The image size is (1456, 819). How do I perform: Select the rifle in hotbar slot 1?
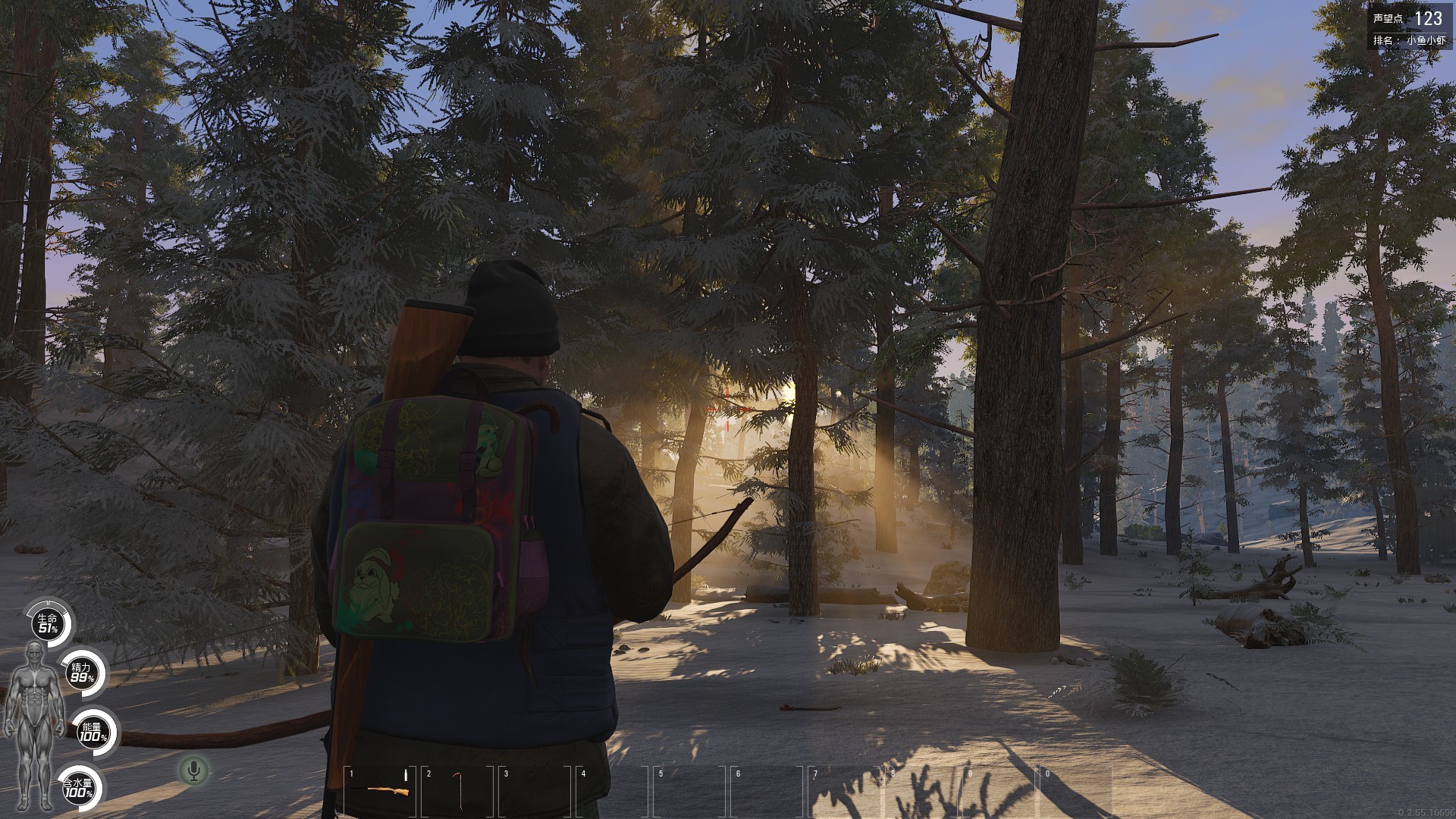click(381, 789)
